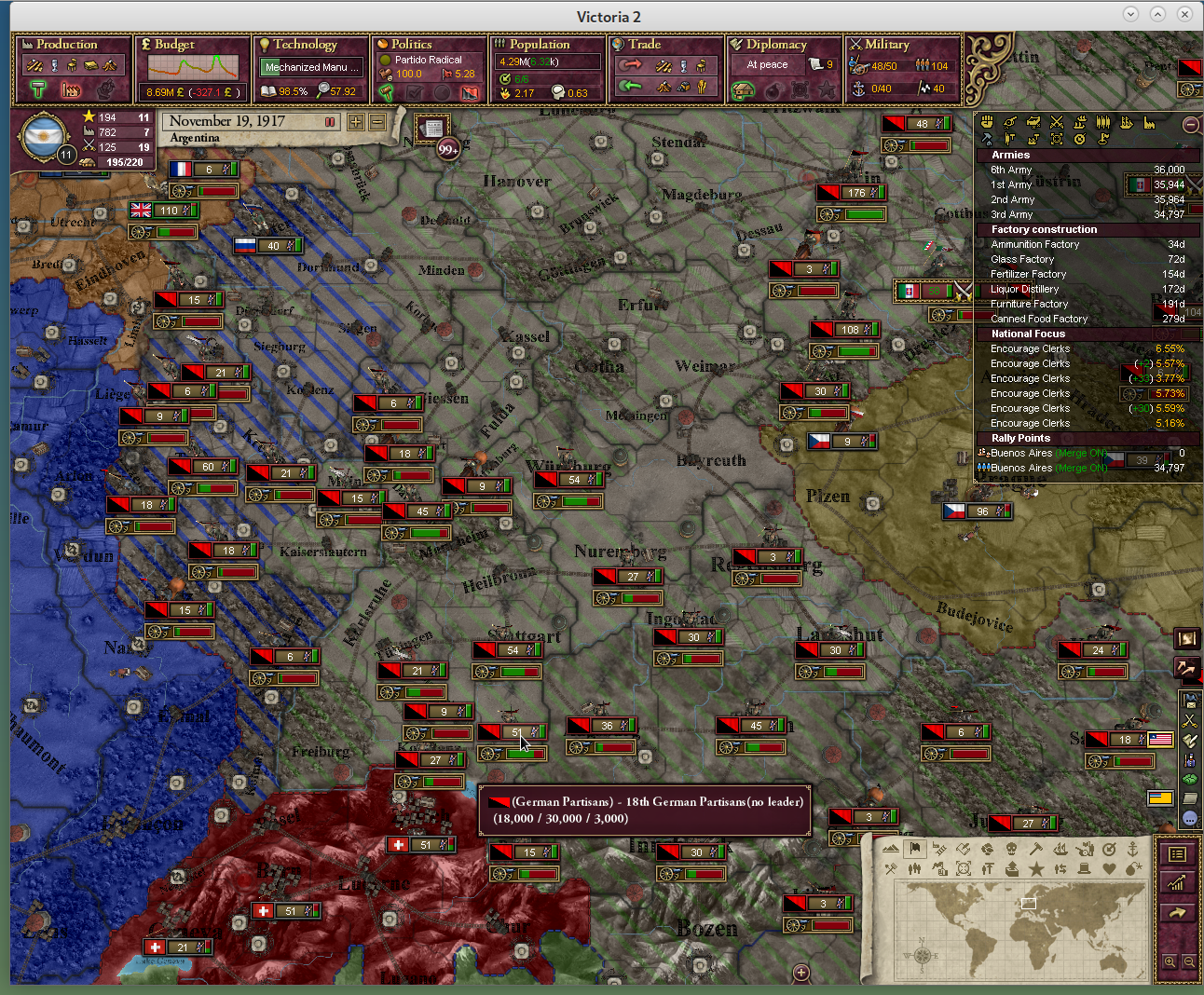The height and width of the screenshot is (995, 1204).
Task: Close the Victoria 2 window
Action: (1184, 14)
